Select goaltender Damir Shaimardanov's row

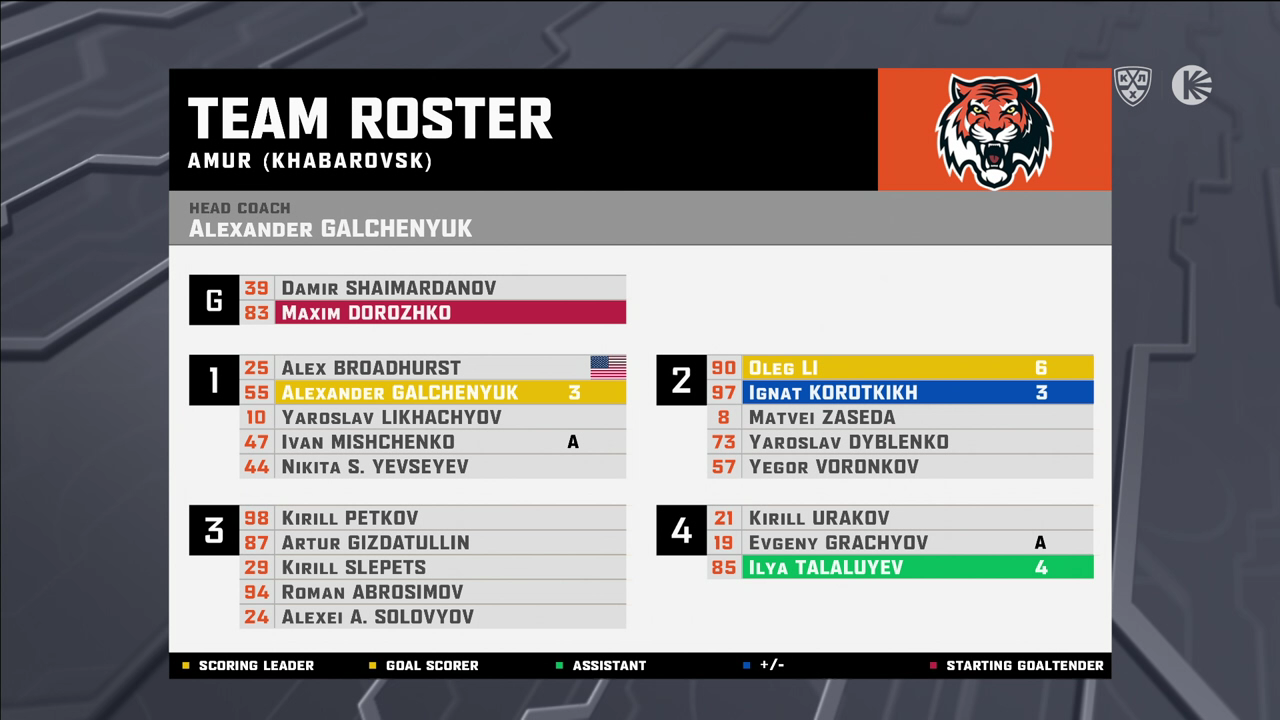pyautogui.click(x=432, y=288)
